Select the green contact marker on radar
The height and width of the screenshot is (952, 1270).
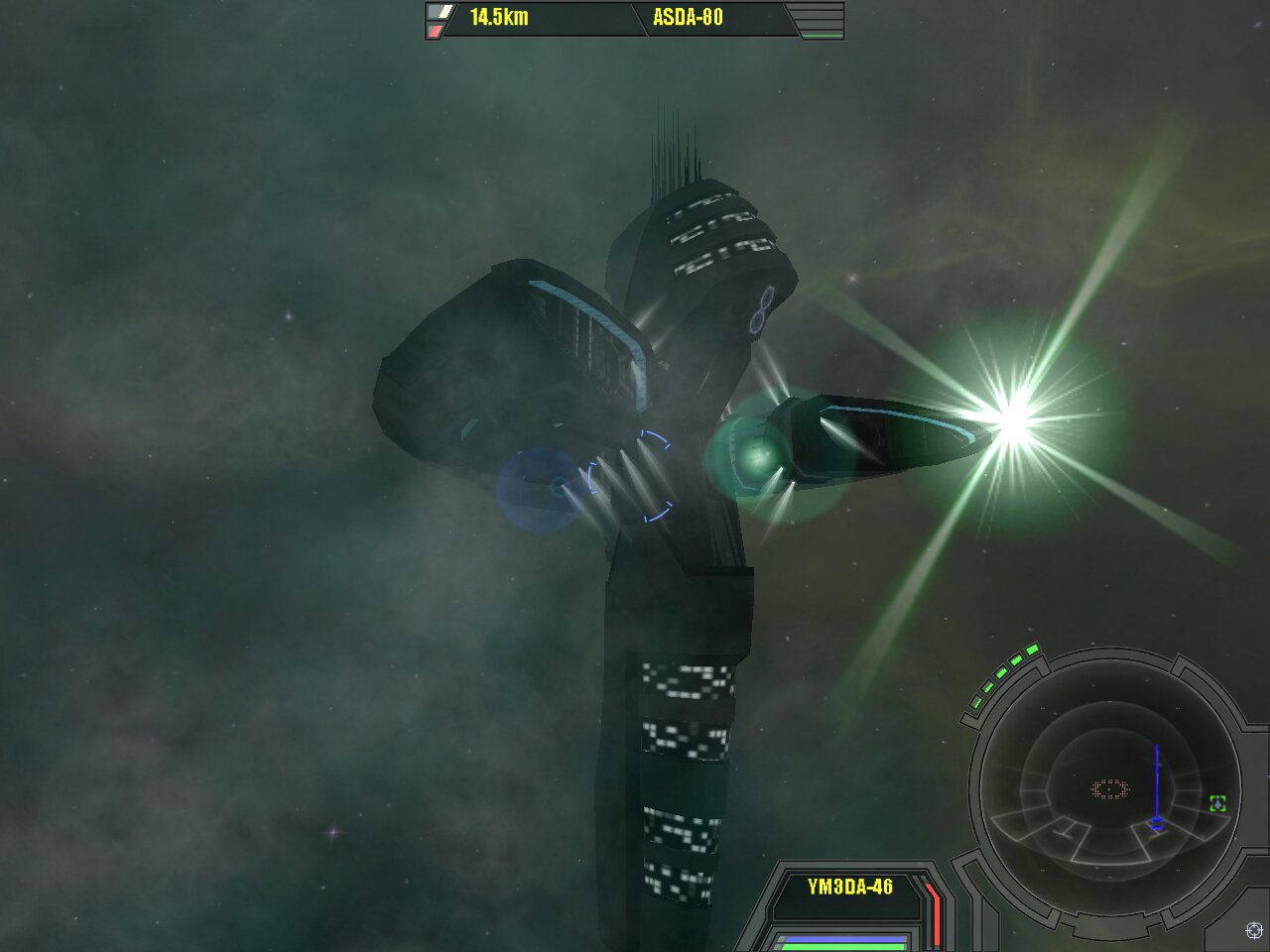point(1218,803)
